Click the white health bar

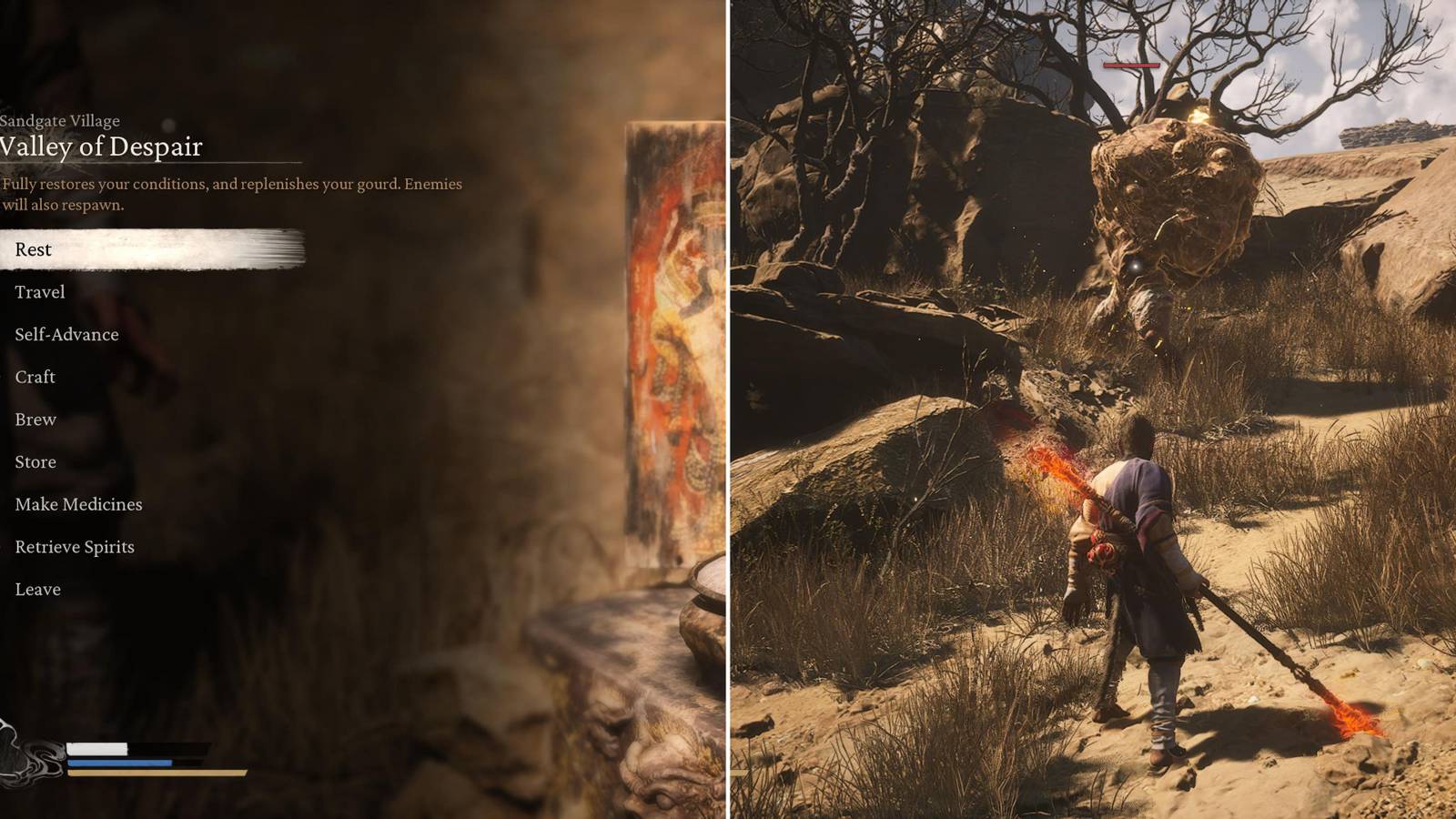pyautogui.click(x=96, y=748)
